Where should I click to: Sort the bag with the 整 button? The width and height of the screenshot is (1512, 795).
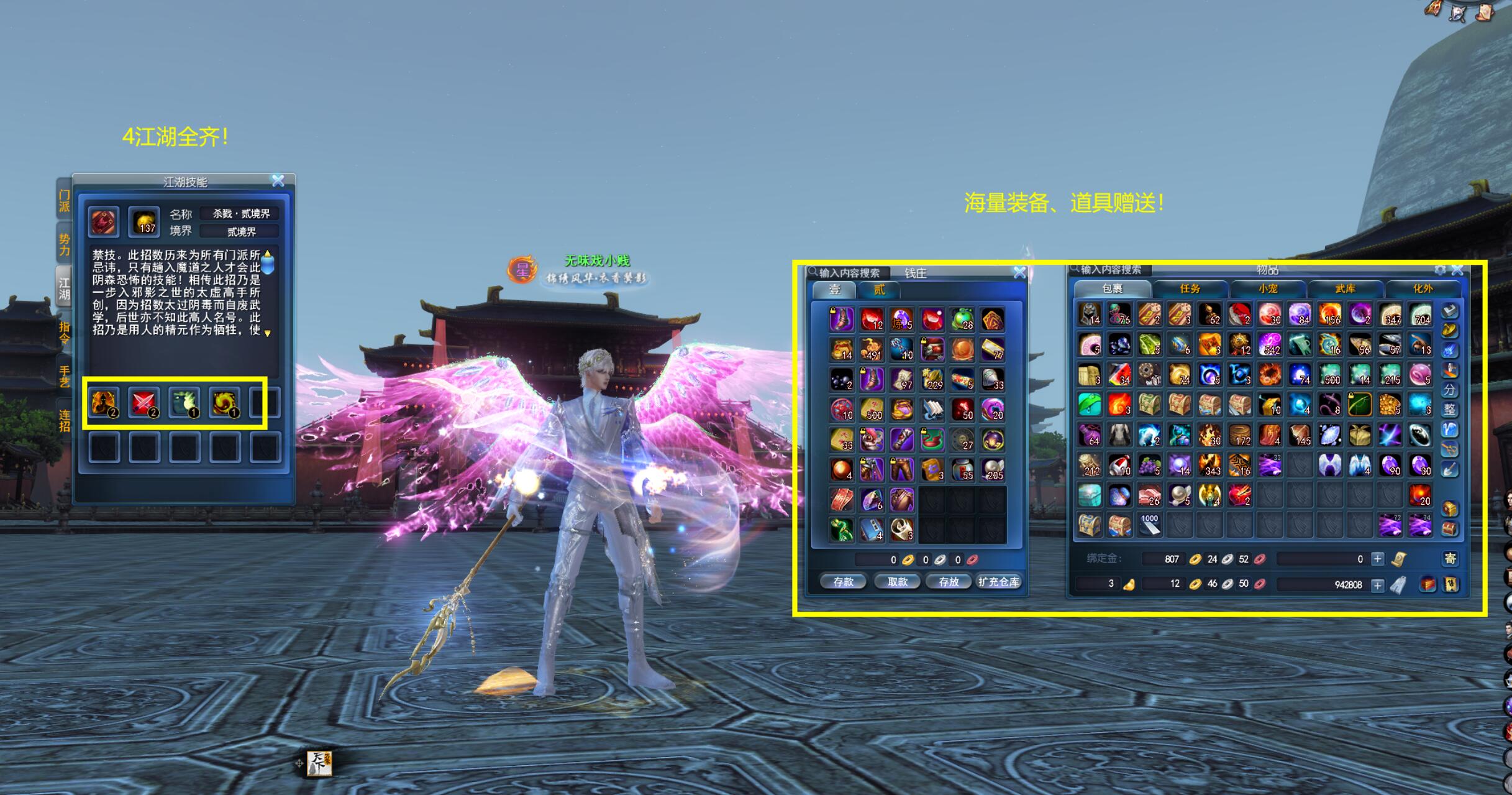[1449, 410]
